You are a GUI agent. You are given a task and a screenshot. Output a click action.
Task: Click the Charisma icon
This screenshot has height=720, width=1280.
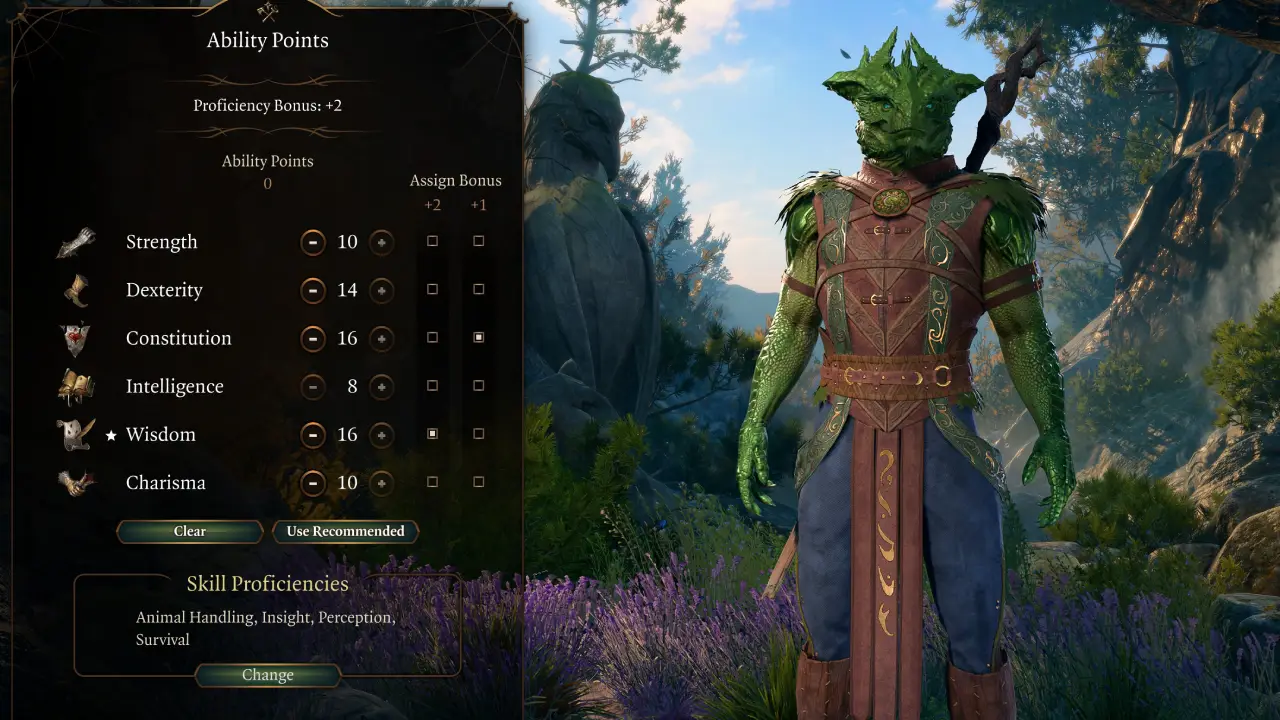(77, 482)
